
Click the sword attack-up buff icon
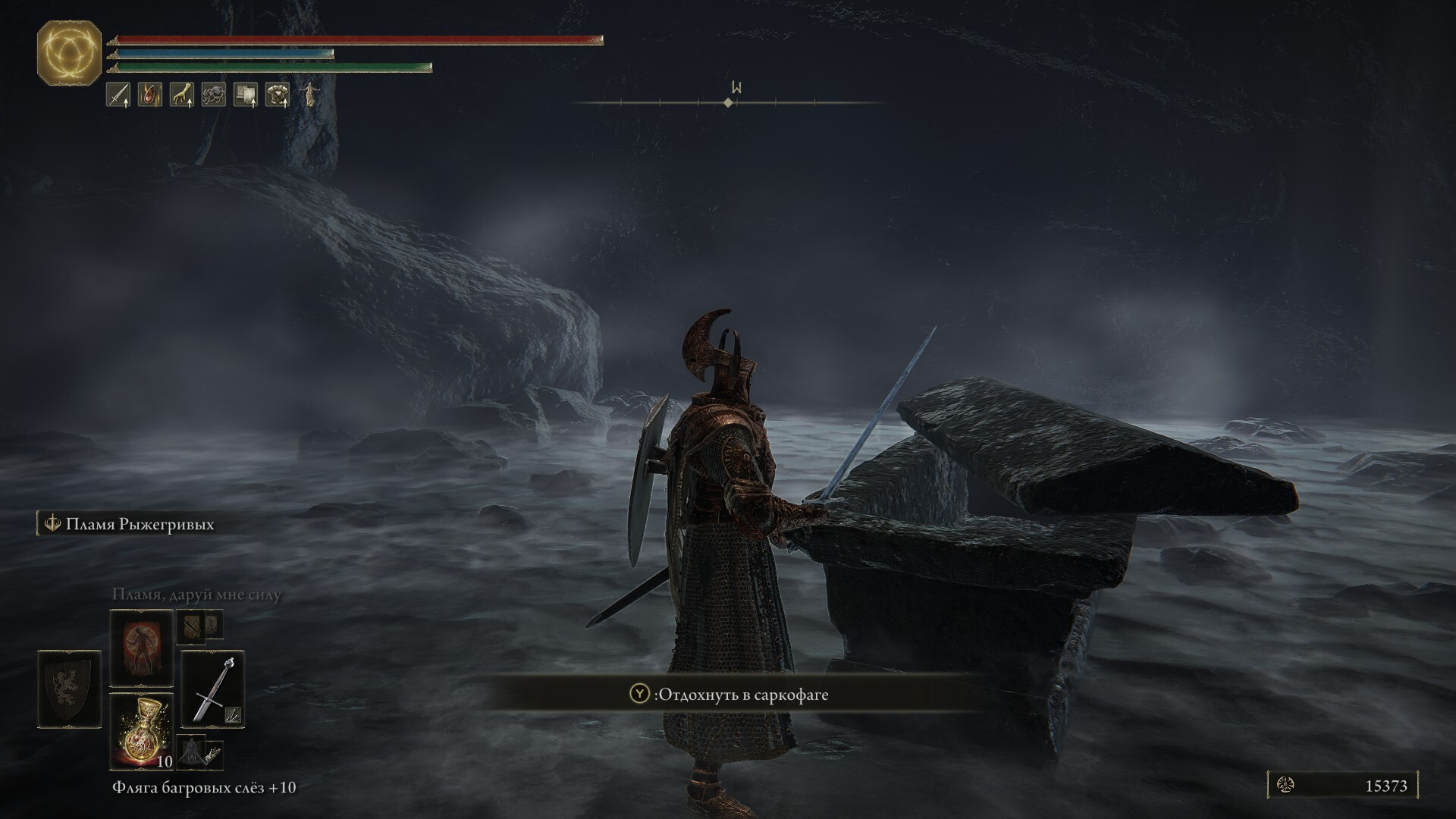pyautogui.click(x=118, y=95)
